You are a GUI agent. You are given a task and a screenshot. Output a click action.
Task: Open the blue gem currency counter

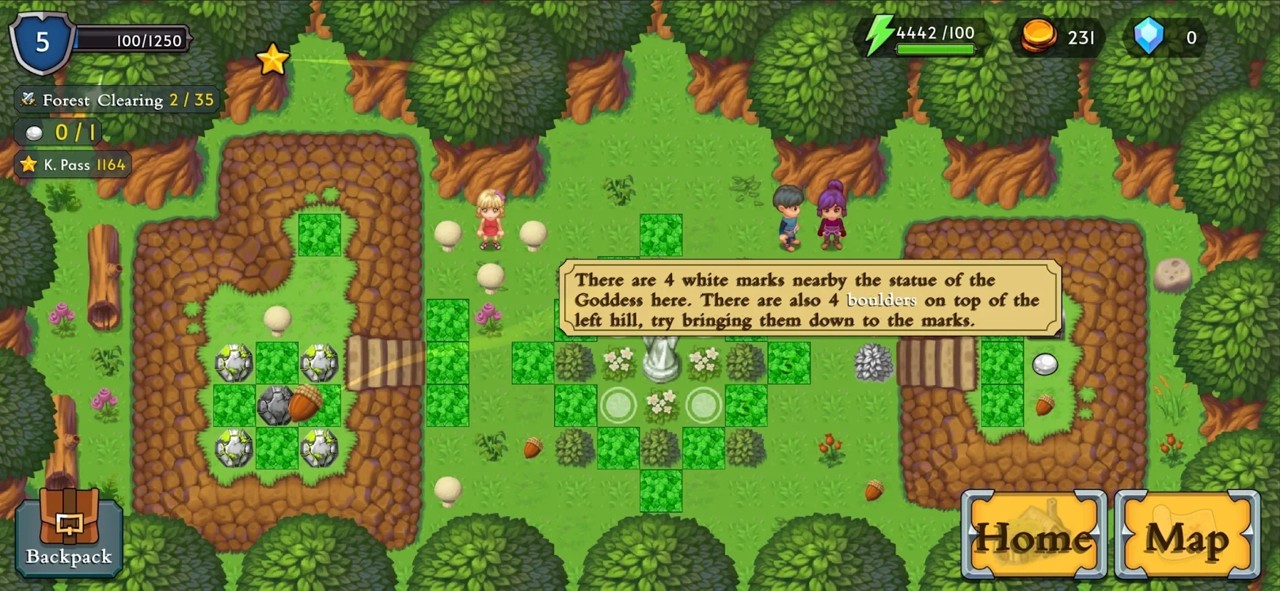click(x=1167, y=38)
